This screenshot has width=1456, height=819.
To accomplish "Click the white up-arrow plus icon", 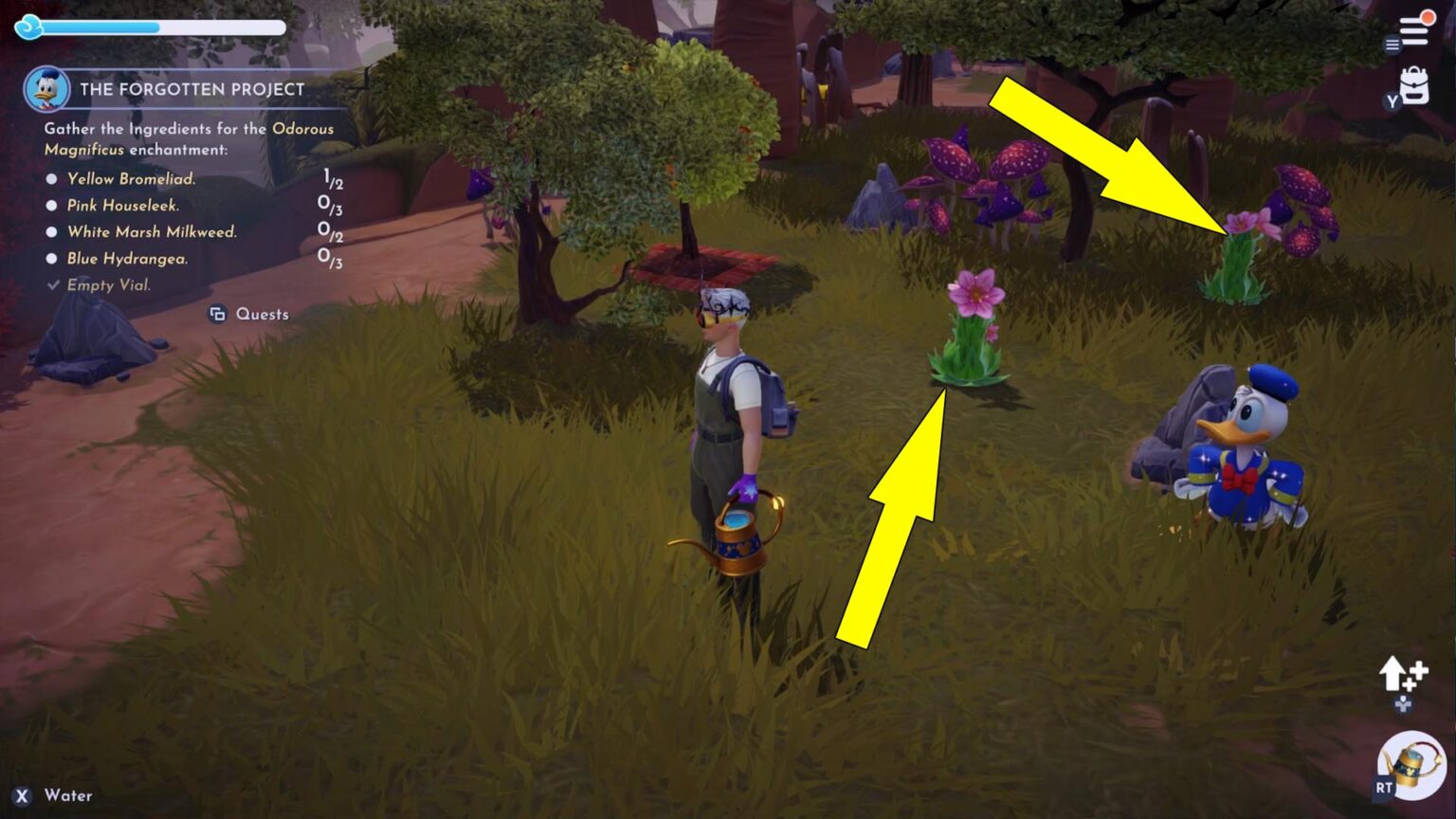I will pos(1403,675).
